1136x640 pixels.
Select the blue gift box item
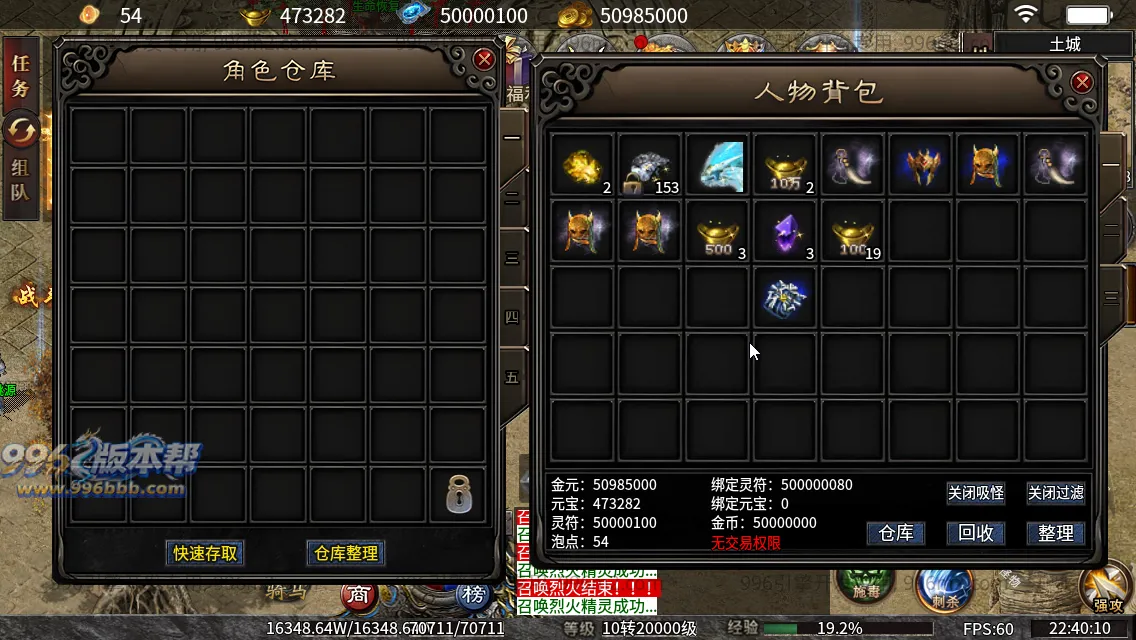[x=785, y=298]
